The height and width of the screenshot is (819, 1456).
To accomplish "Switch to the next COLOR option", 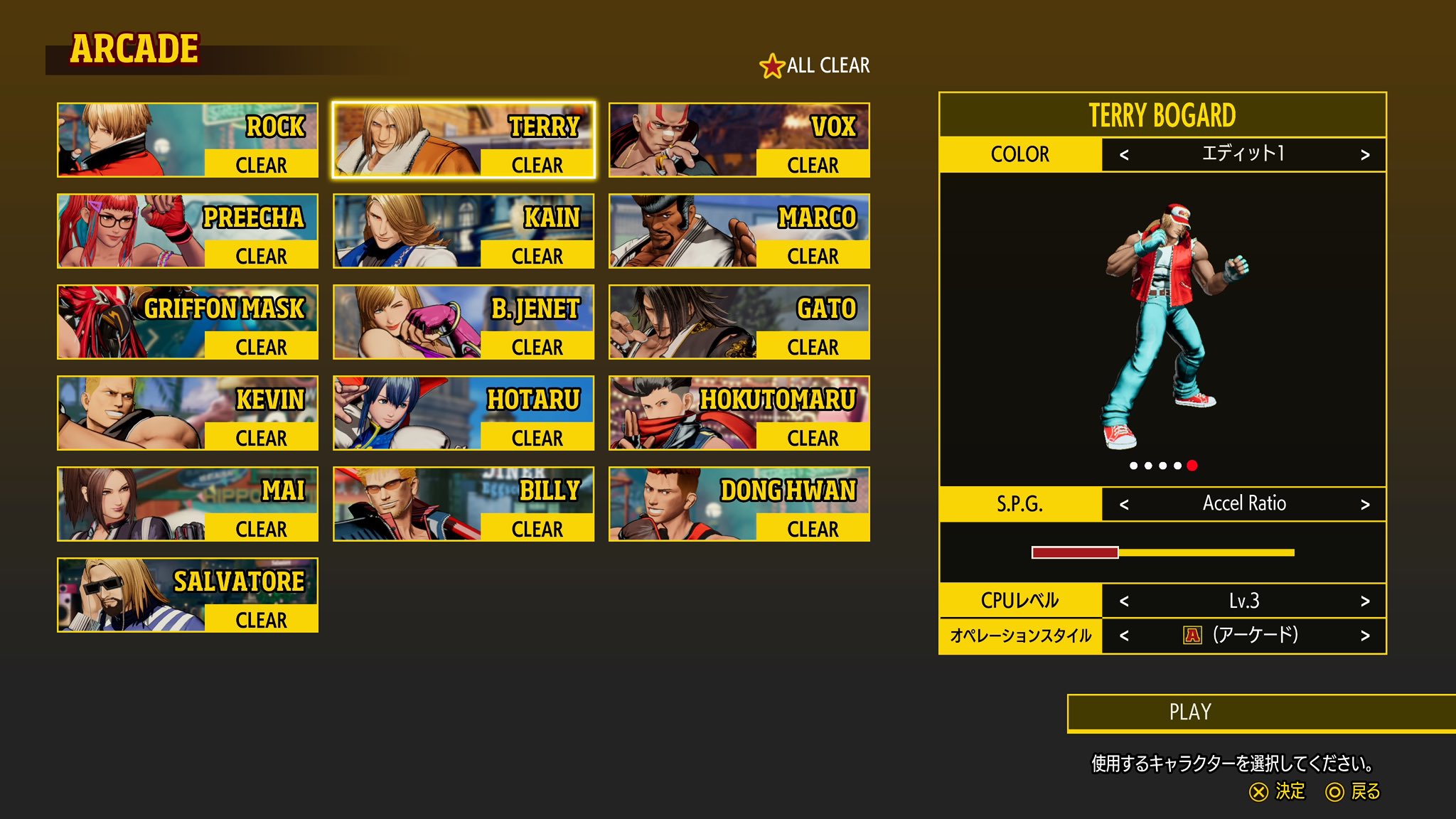I will coord(1364,155).
